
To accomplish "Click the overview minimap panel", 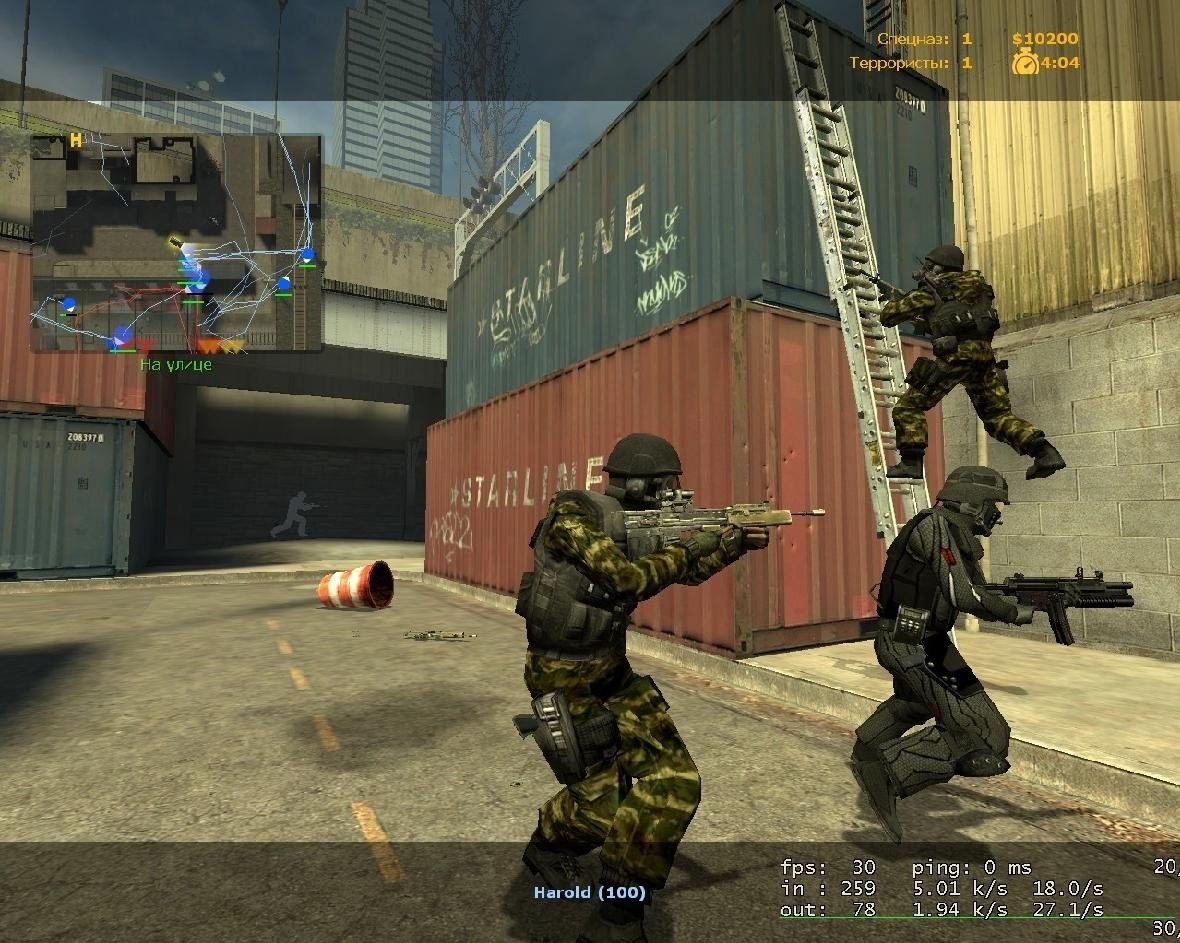I will tap(176, 243).
